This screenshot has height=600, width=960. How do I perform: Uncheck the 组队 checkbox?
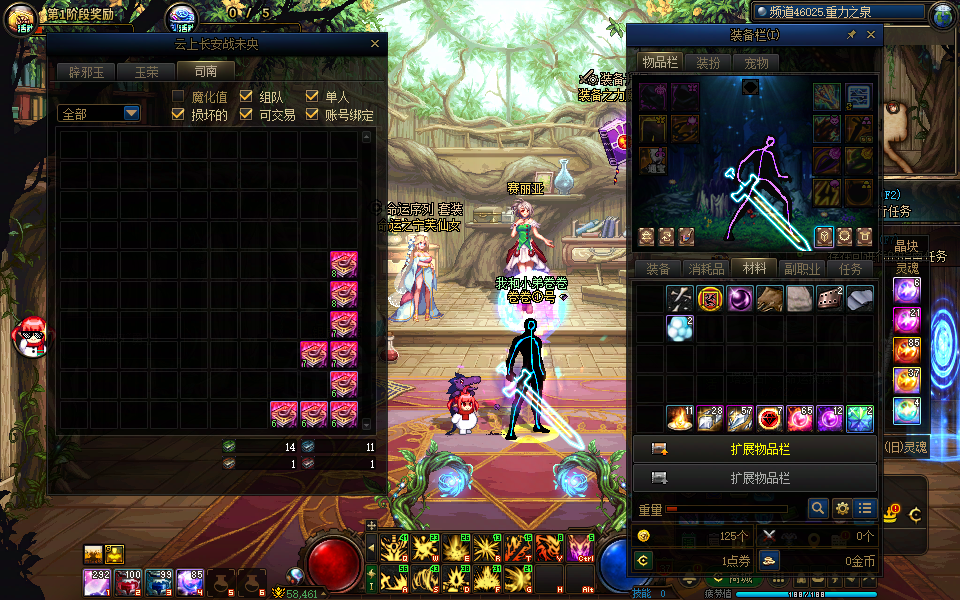coord(246,97)
